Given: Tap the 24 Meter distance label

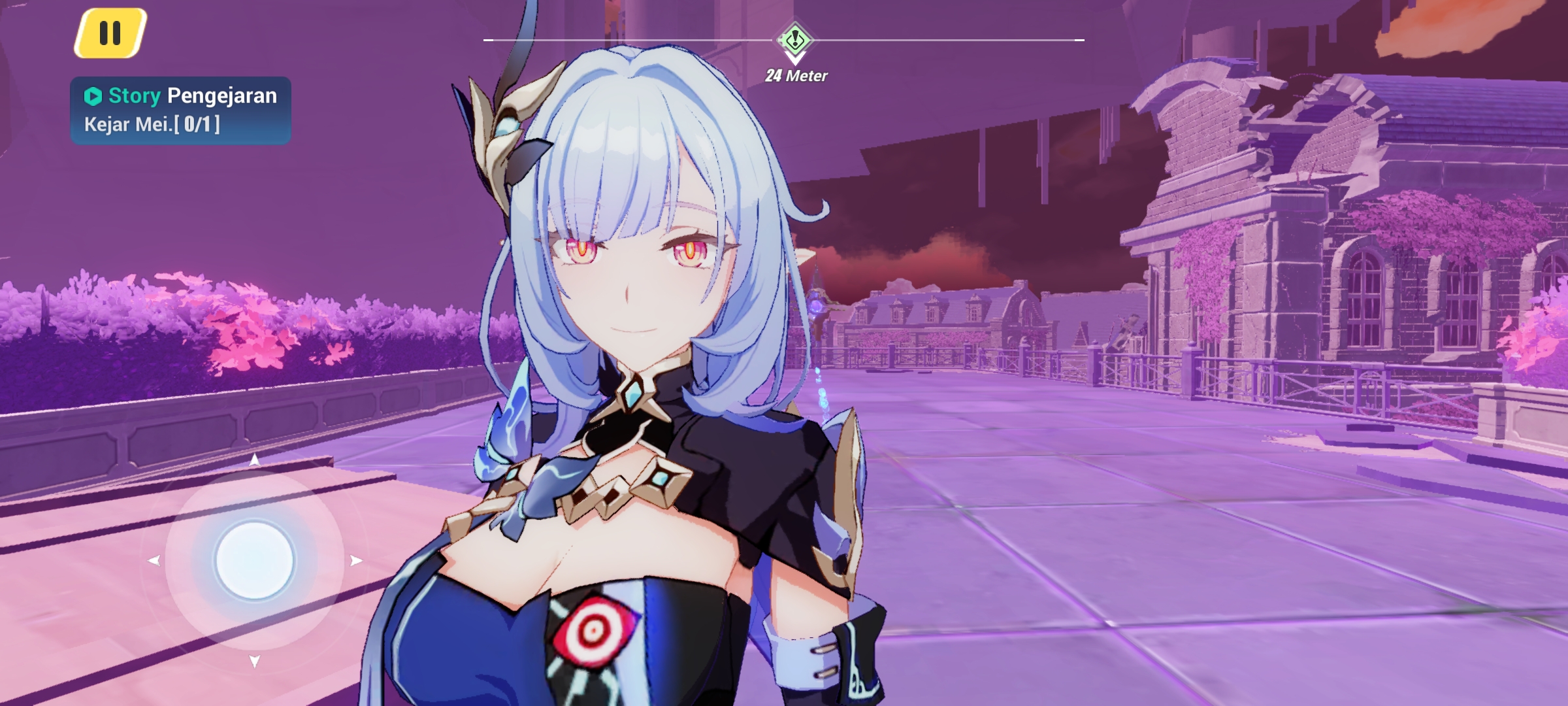Looking at the screenshot, I should pyautogui.click(x=795, y=76).
